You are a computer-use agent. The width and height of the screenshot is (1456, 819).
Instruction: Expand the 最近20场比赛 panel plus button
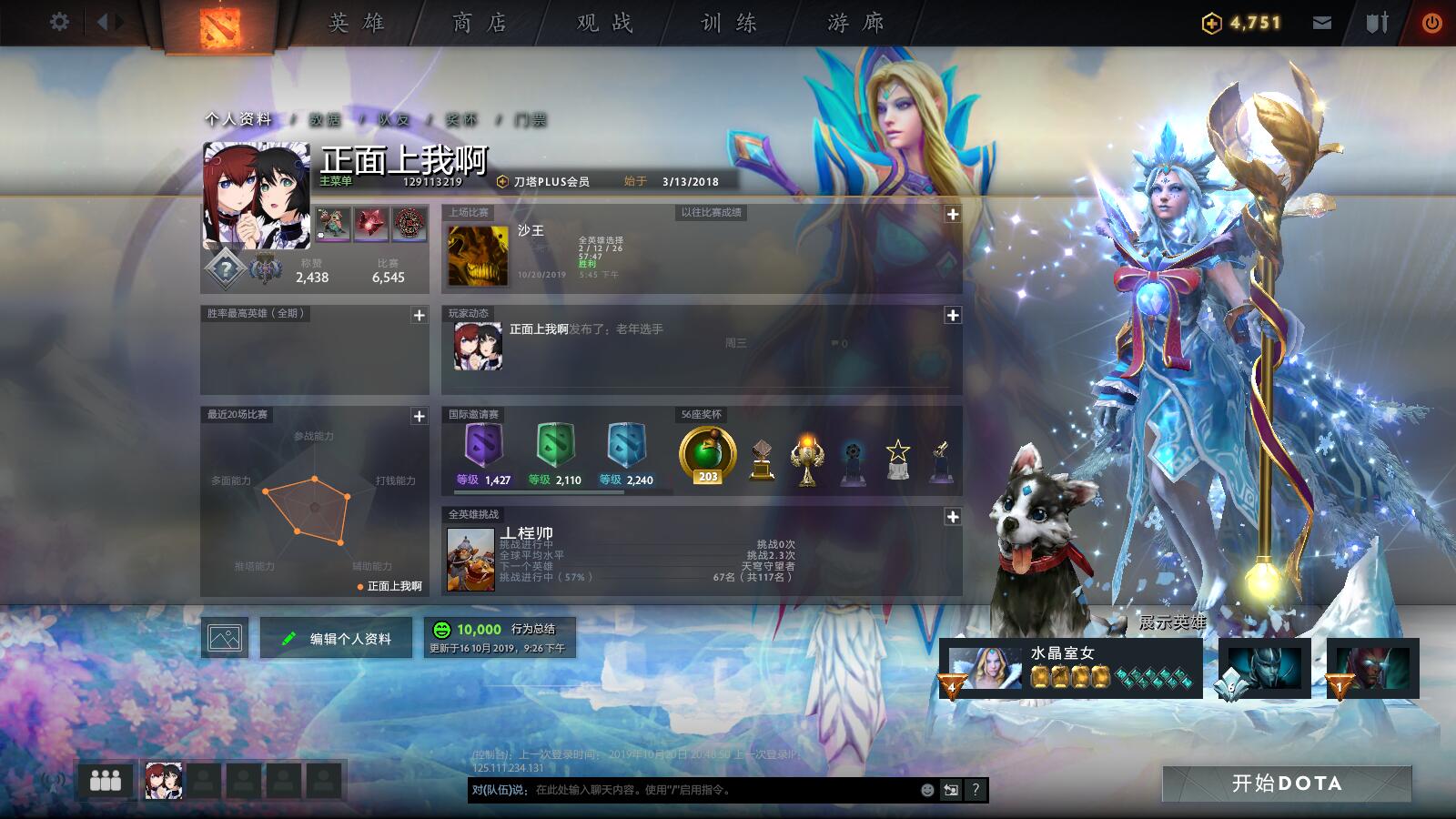[419, 416]
